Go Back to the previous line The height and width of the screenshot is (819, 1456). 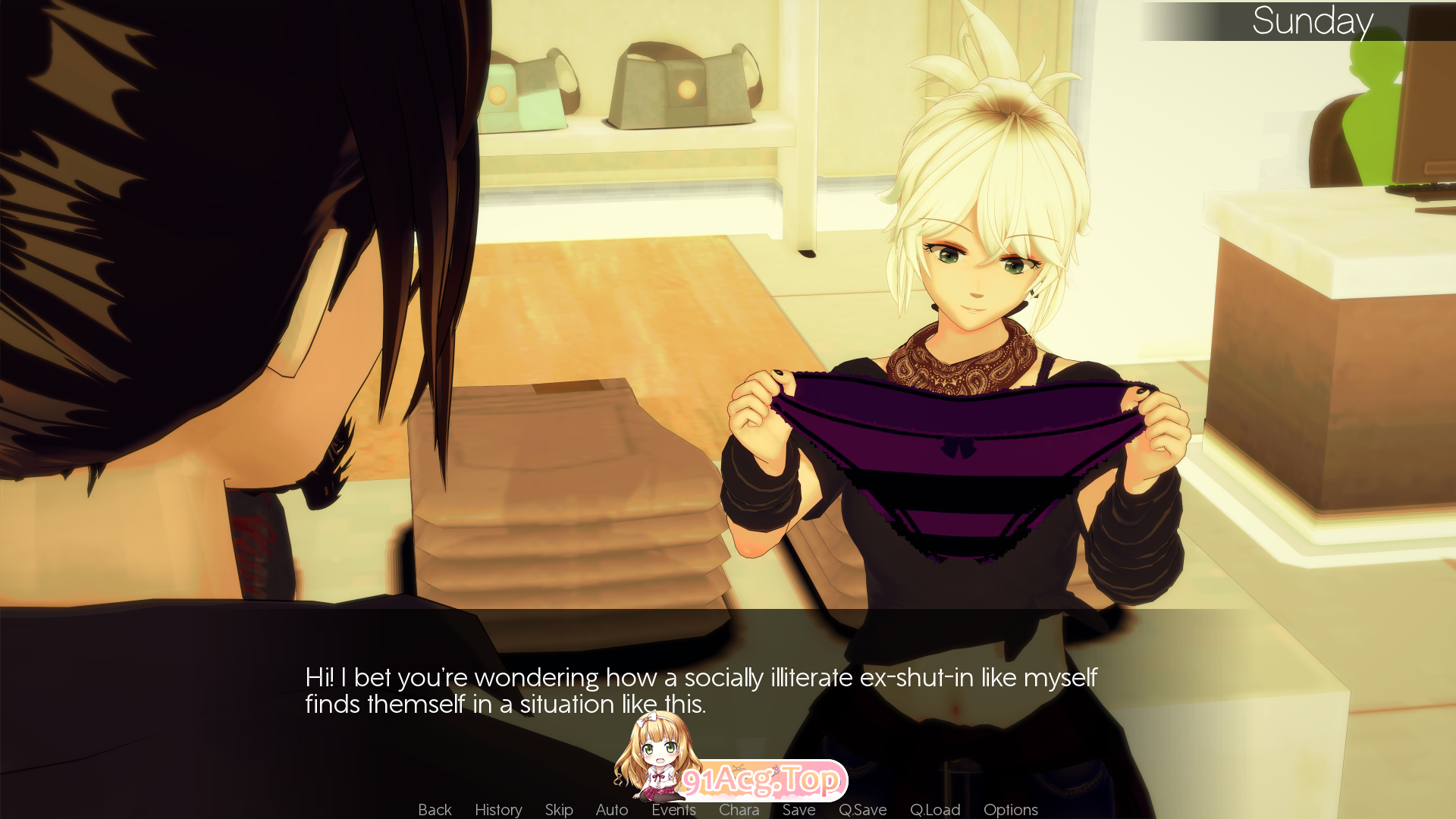tap(434, 809)
